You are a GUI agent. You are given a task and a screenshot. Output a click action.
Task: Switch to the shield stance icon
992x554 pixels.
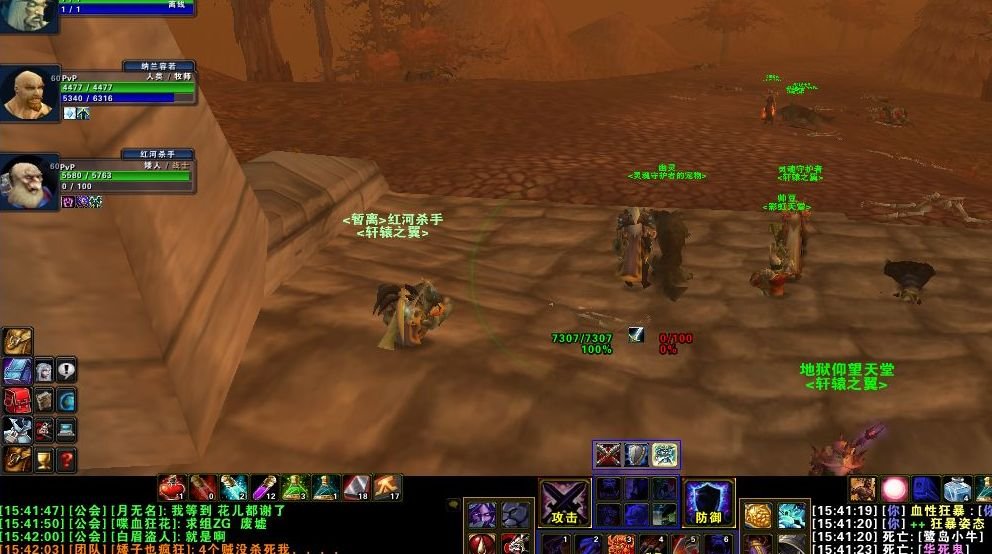pos(636,455)
